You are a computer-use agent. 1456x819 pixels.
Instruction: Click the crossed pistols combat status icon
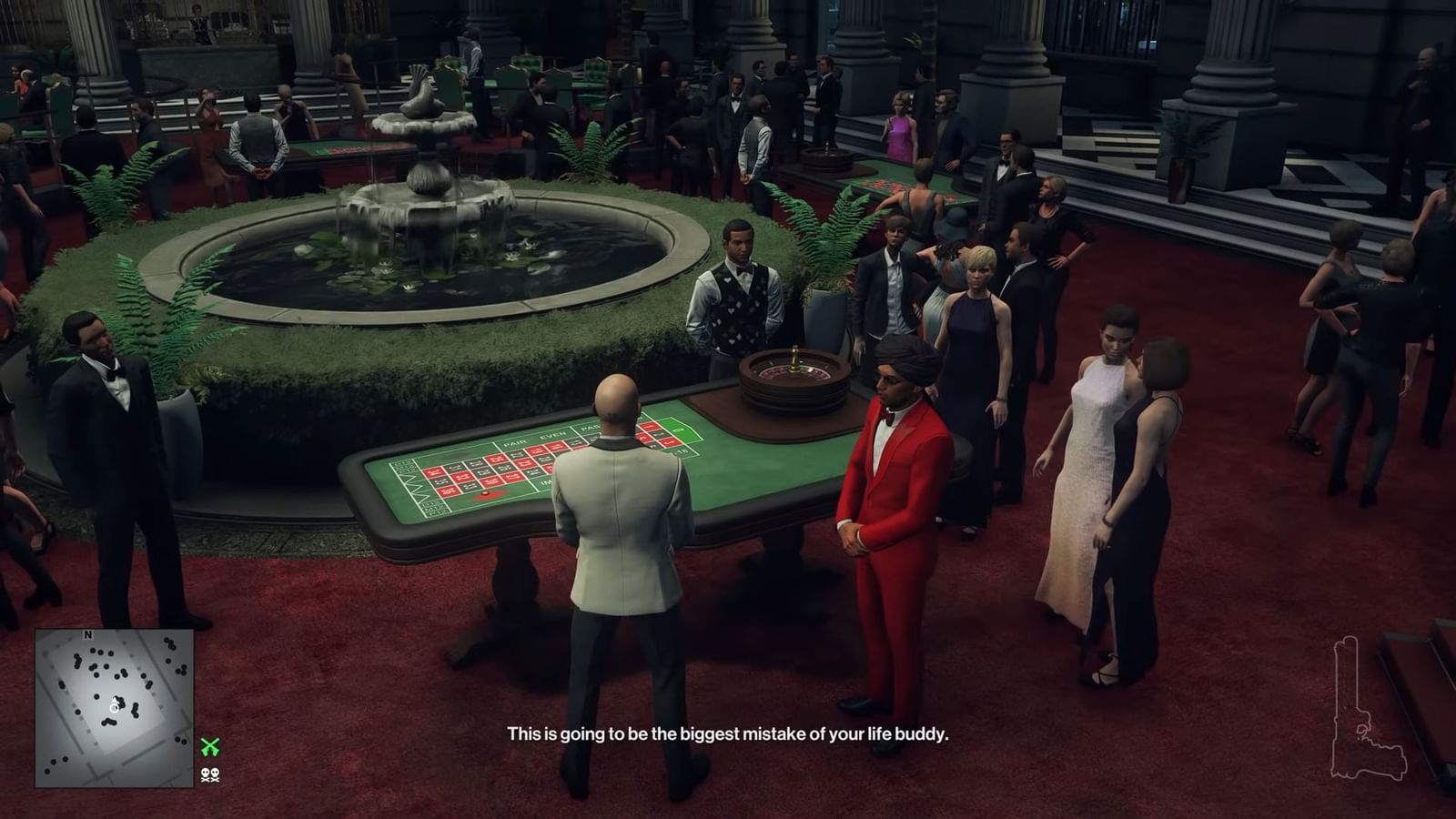coord(210,745)
